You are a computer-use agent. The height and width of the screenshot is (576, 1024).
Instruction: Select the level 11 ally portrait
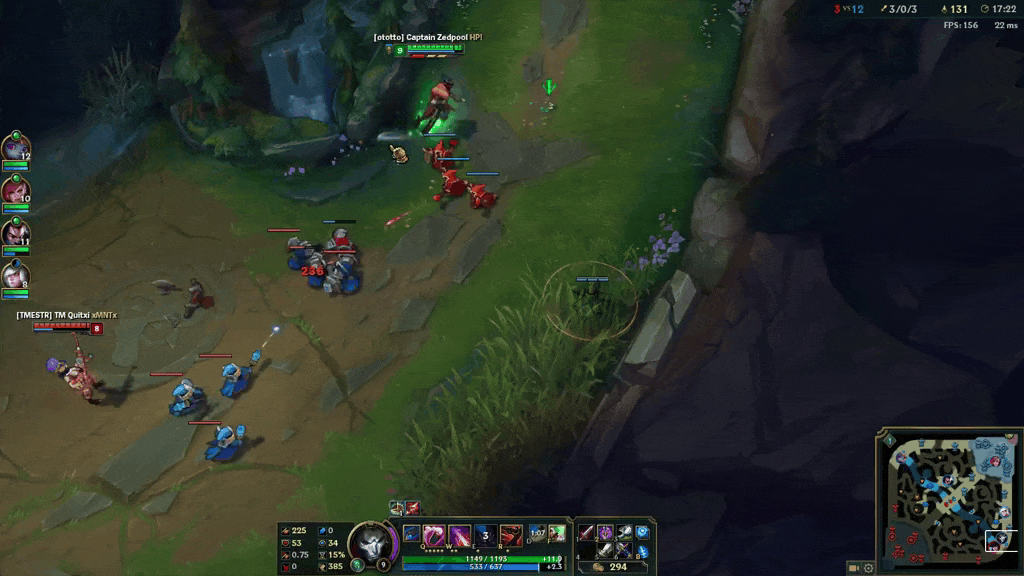(x=15, y=232)
